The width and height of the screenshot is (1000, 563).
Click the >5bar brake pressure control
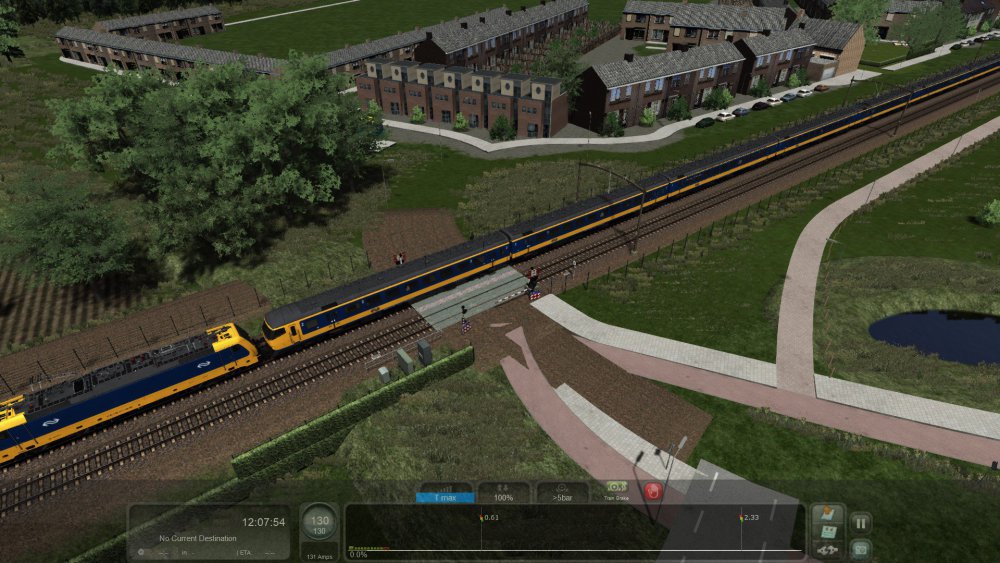[561, 491]
